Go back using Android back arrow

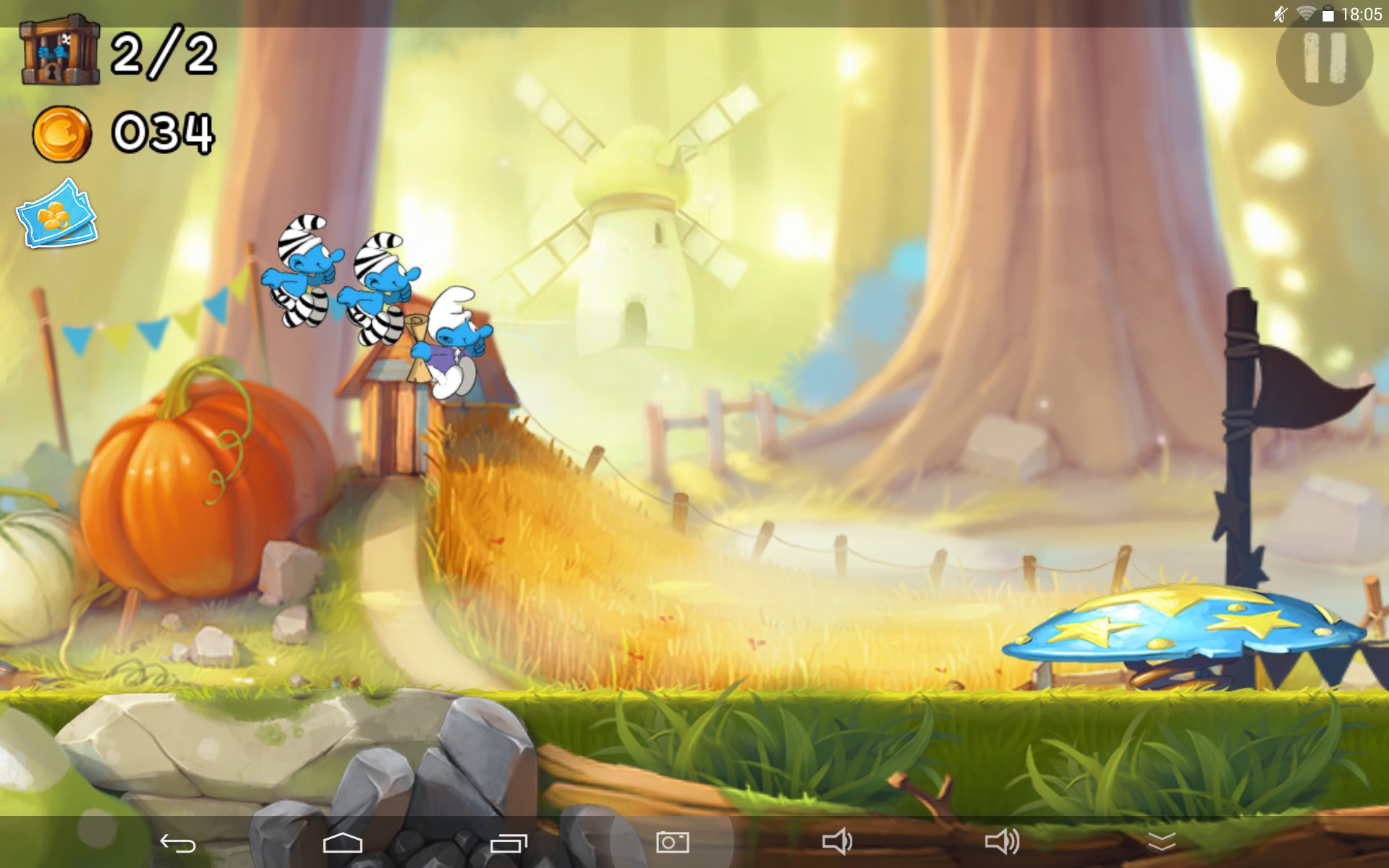click(177, 843)
